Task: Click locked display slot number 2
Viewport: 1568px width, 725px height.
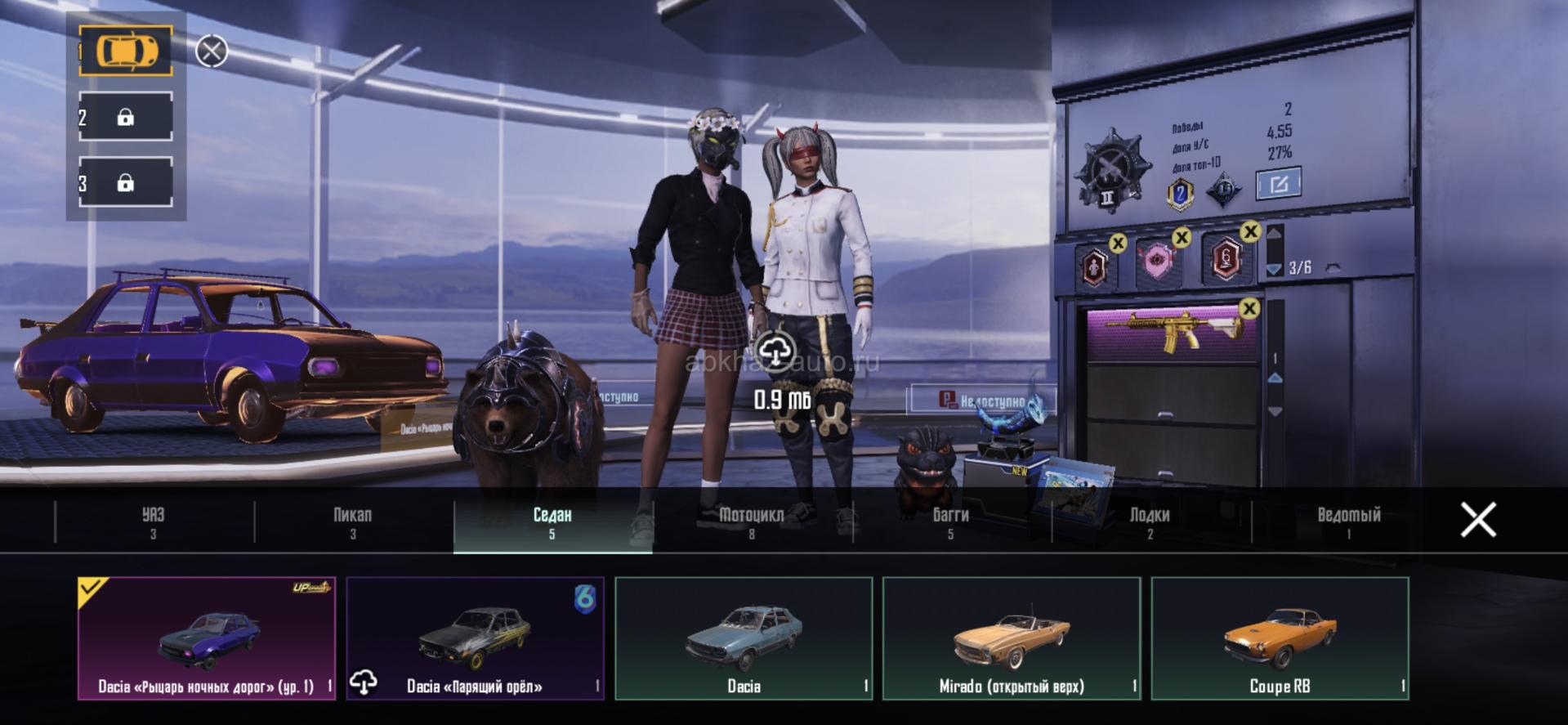Action: (126, 117)
